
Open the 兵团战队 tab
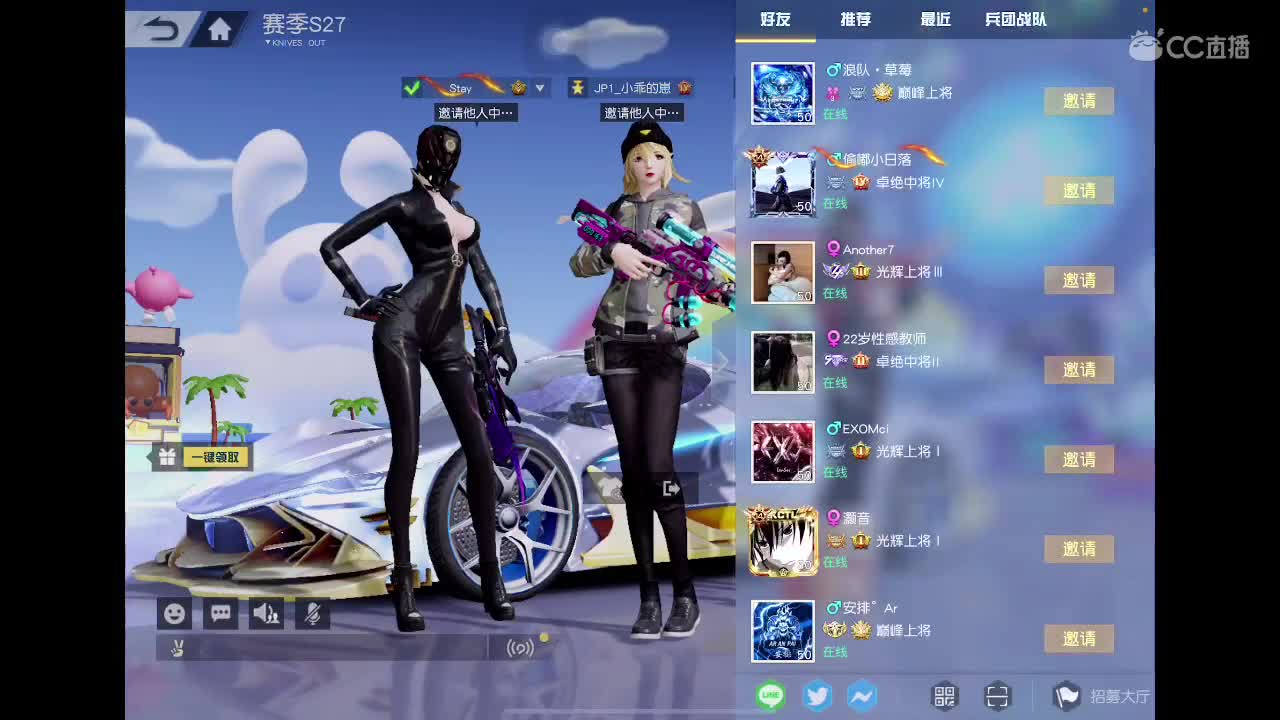pyautogui.click(x=1013, y=18)
